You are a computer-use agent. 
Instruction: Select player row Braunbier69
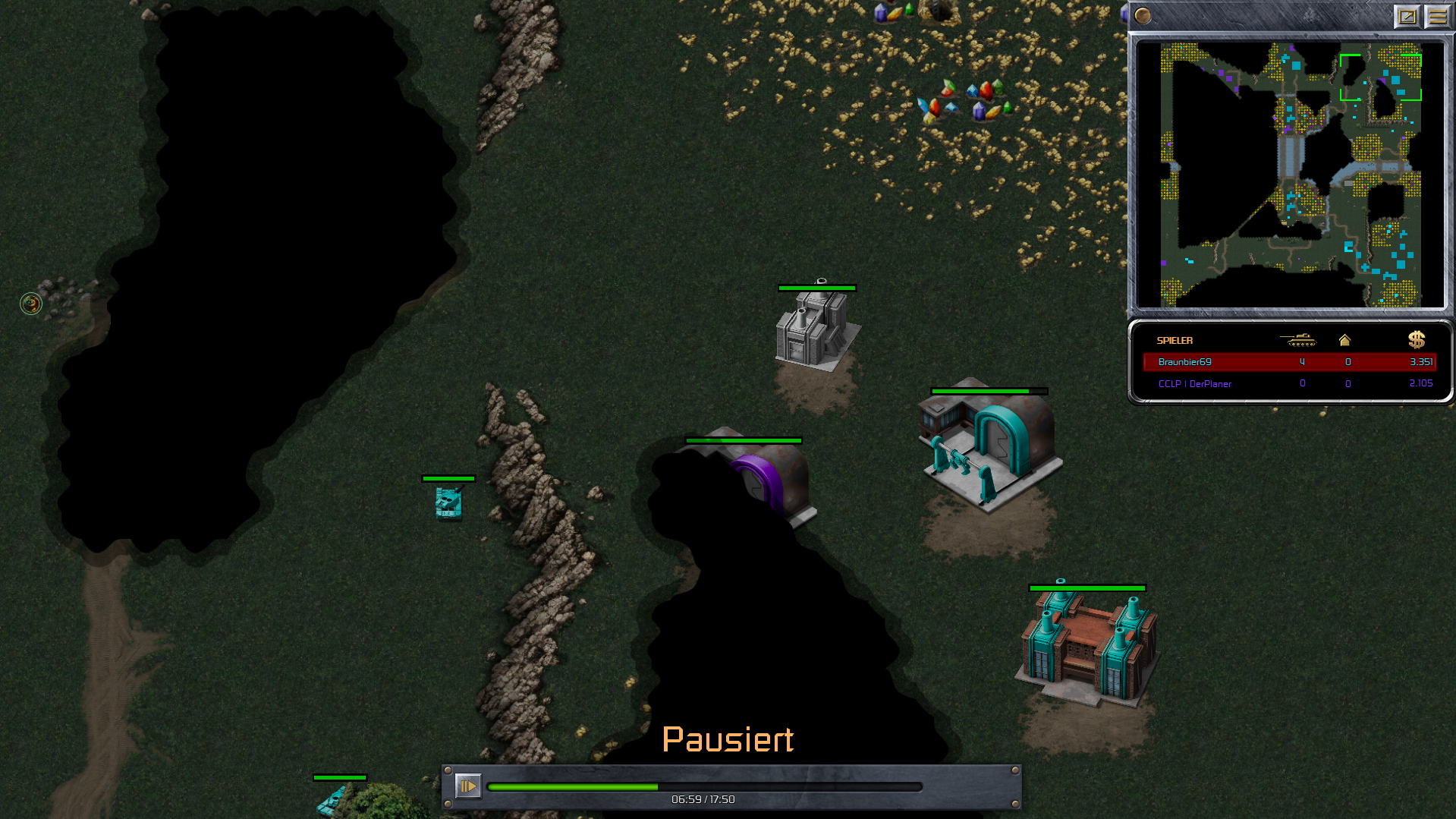tap(1289, 362)
